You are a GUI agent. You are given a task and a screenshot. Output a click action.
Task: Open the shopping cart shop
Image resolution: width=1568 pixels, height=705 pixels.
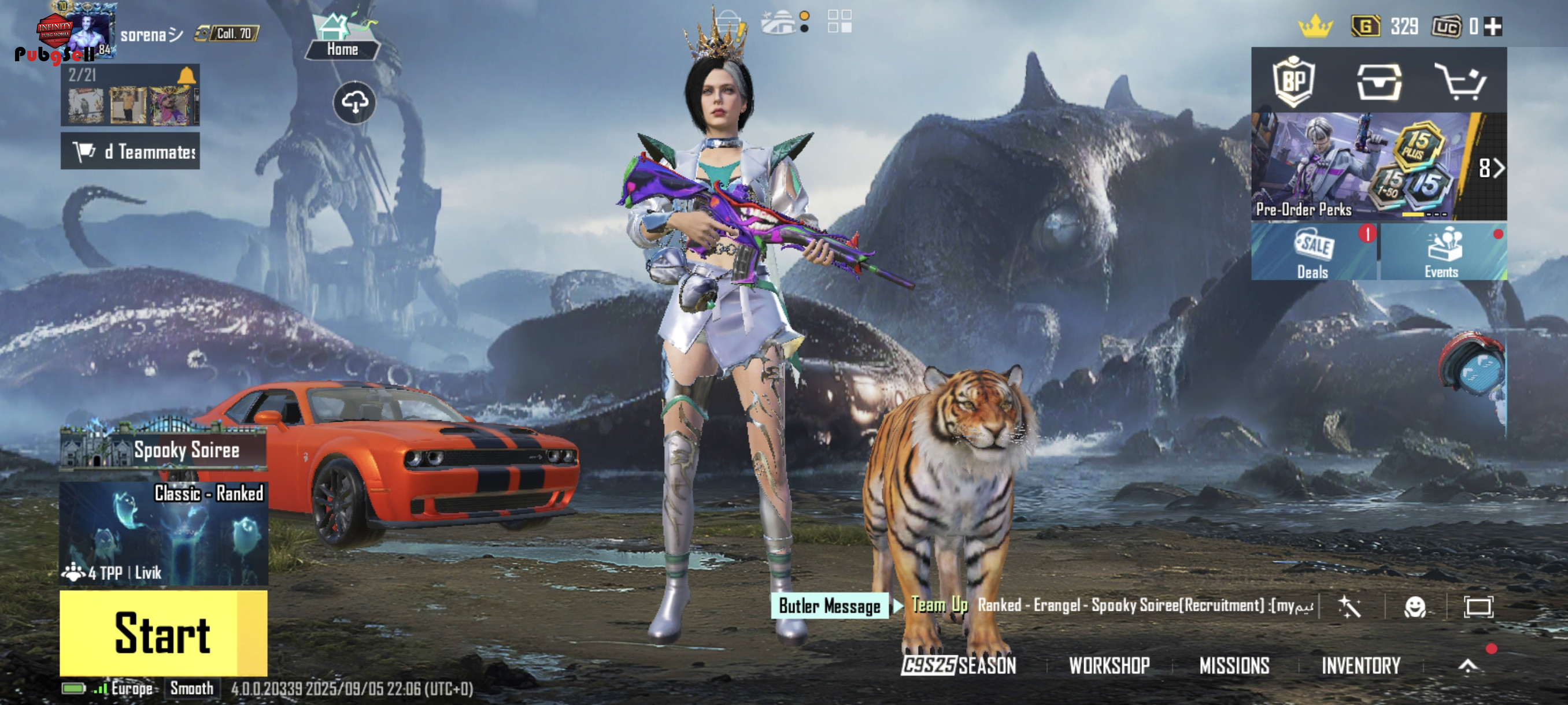point(1460,81)
